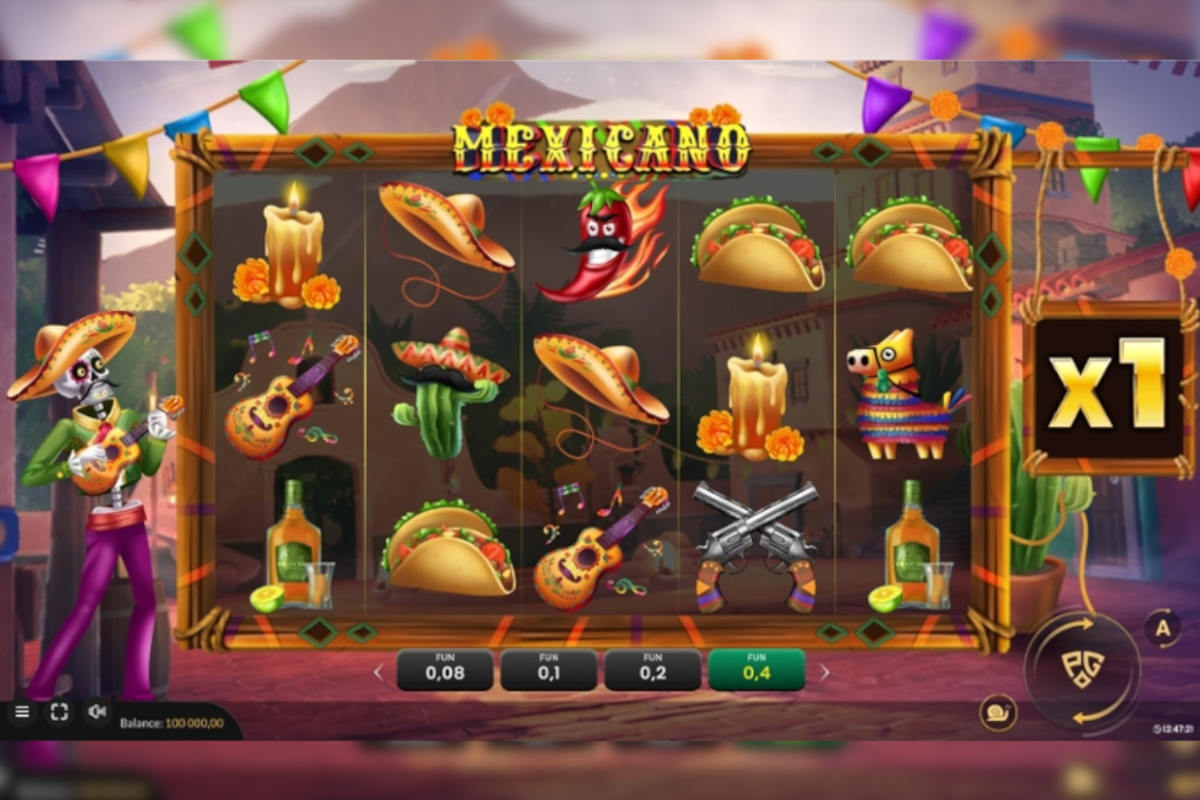Toggle fullscreen mode

pyautogui.click(x=59, y=712)
